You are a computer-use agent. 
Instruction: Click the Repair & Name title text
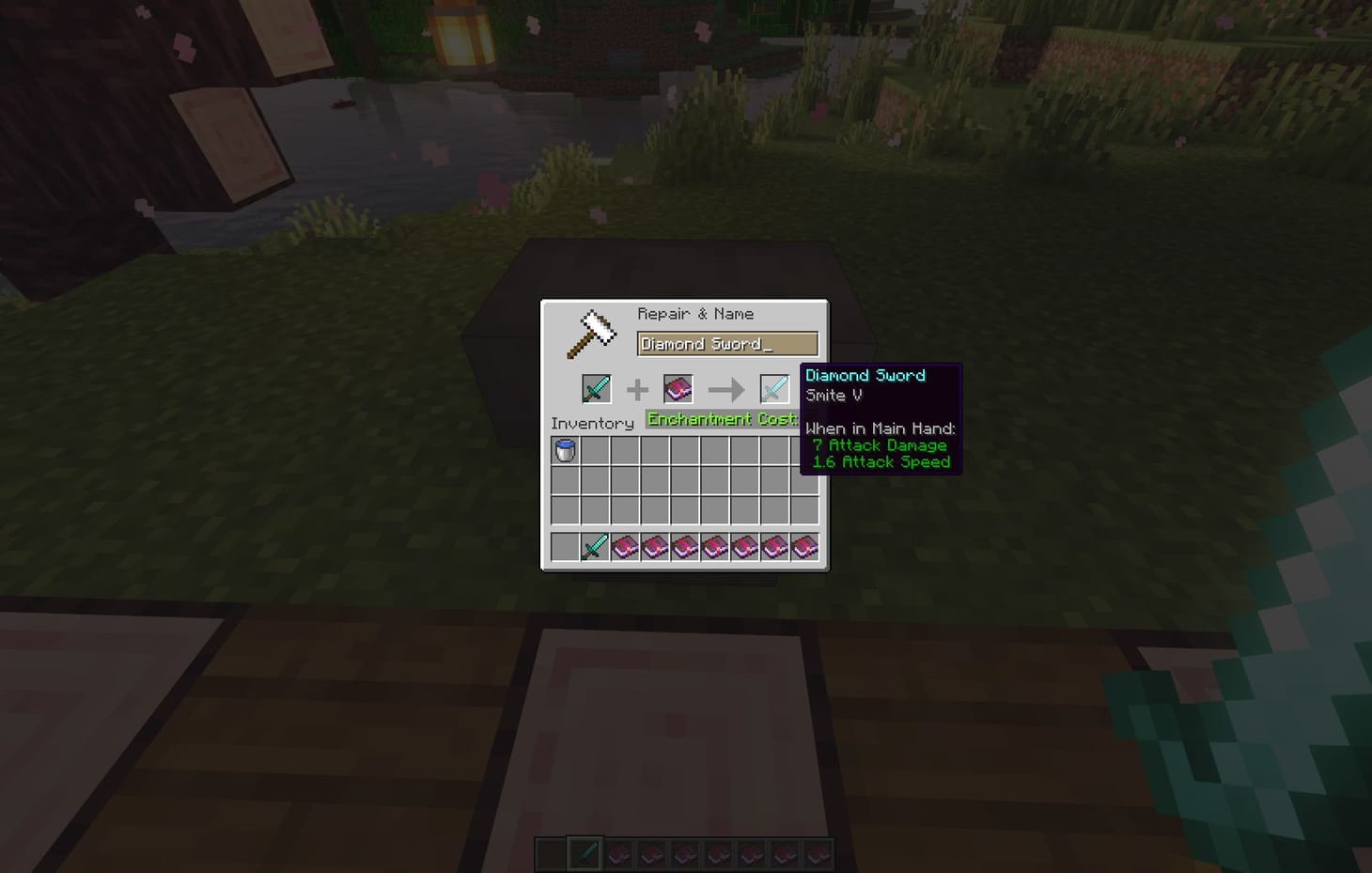[x=696, y=313]
